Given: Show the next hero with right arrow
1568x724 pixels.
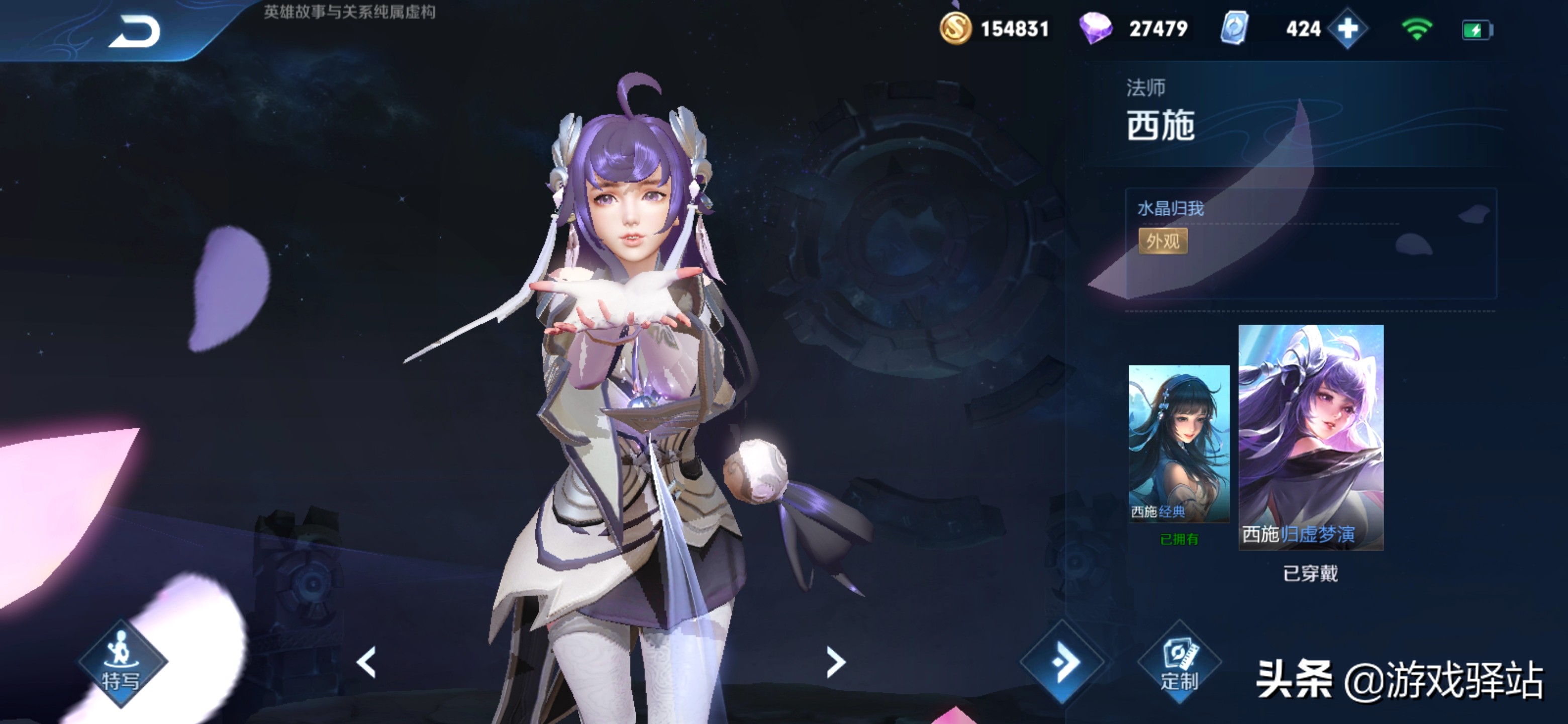Looking at the screenshot, I should tap(836, 662).
